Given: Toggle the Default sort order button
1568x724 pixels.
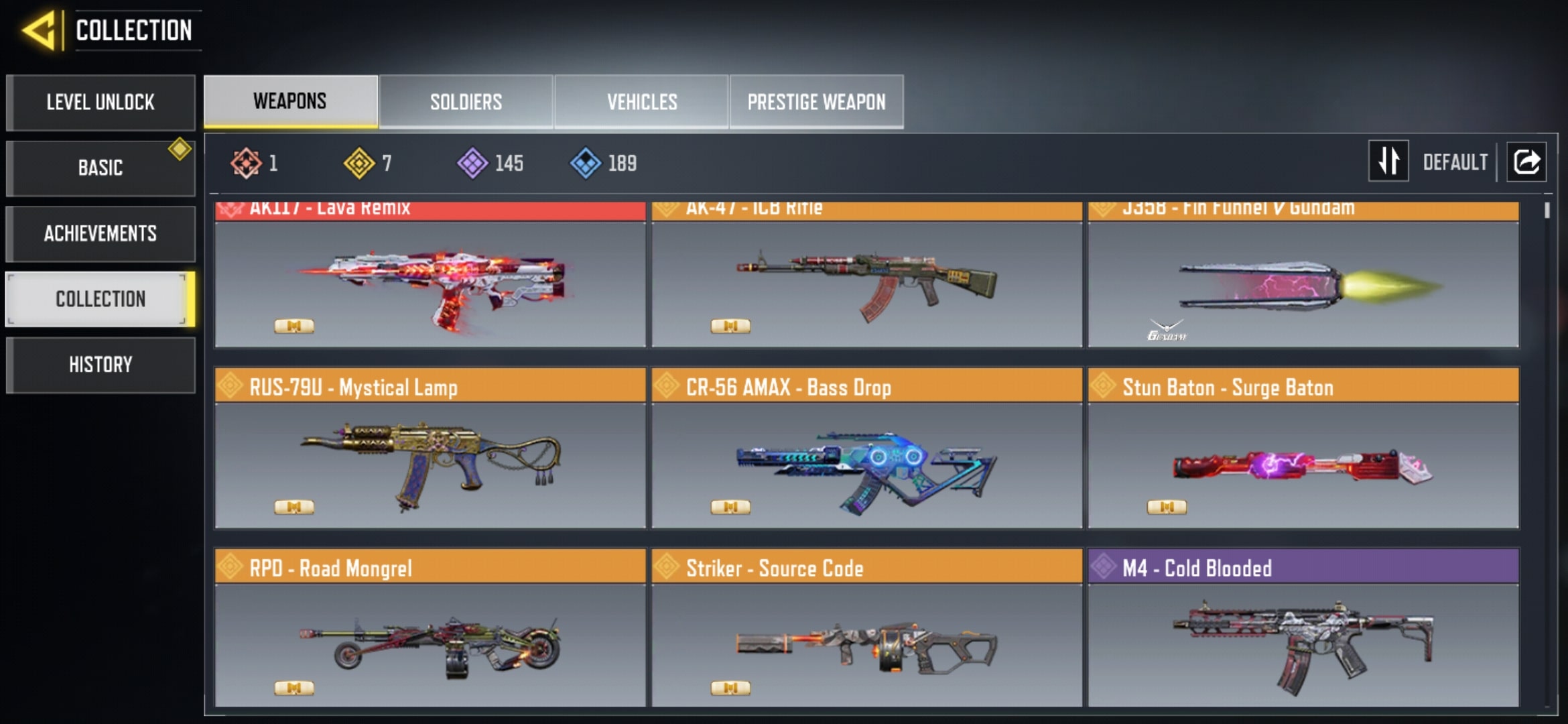Looking at the screenshot, I should [x=1388, y=161].
